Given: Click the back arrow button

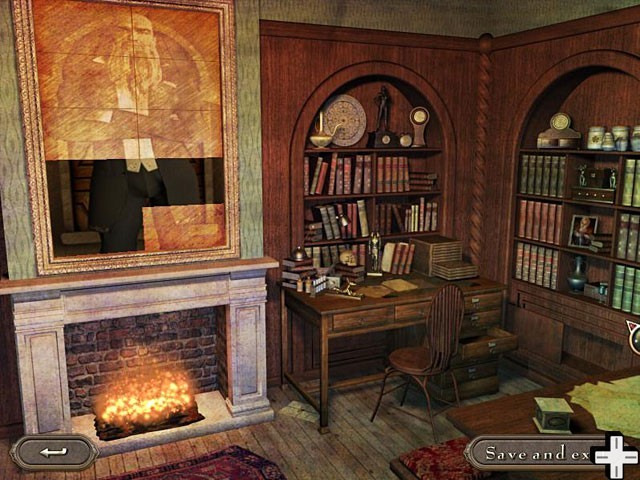Looking at the screenshot, I should click(54, 452).
